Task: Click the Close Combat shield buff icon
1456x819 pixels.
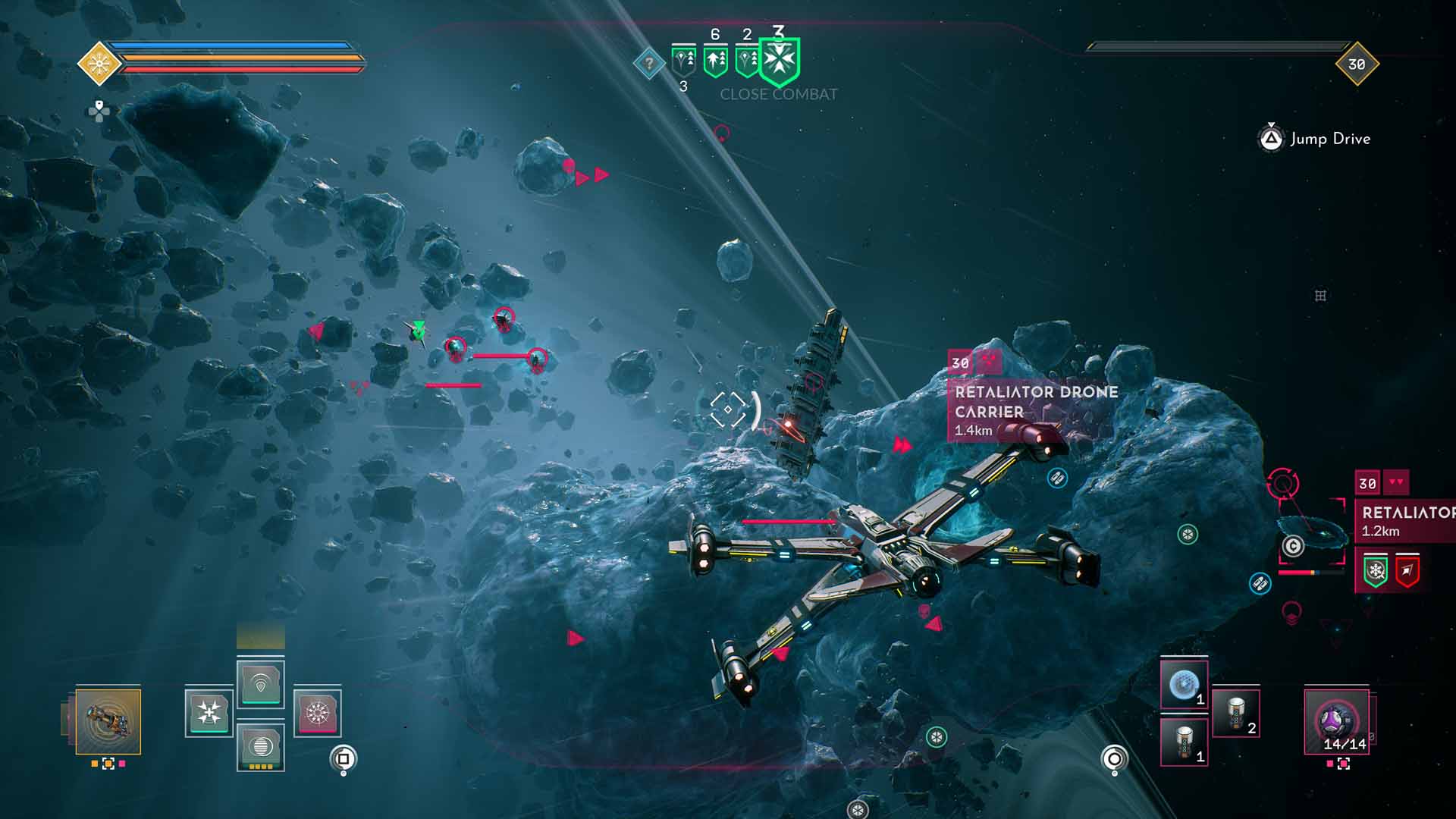Action: coord(780,60)
